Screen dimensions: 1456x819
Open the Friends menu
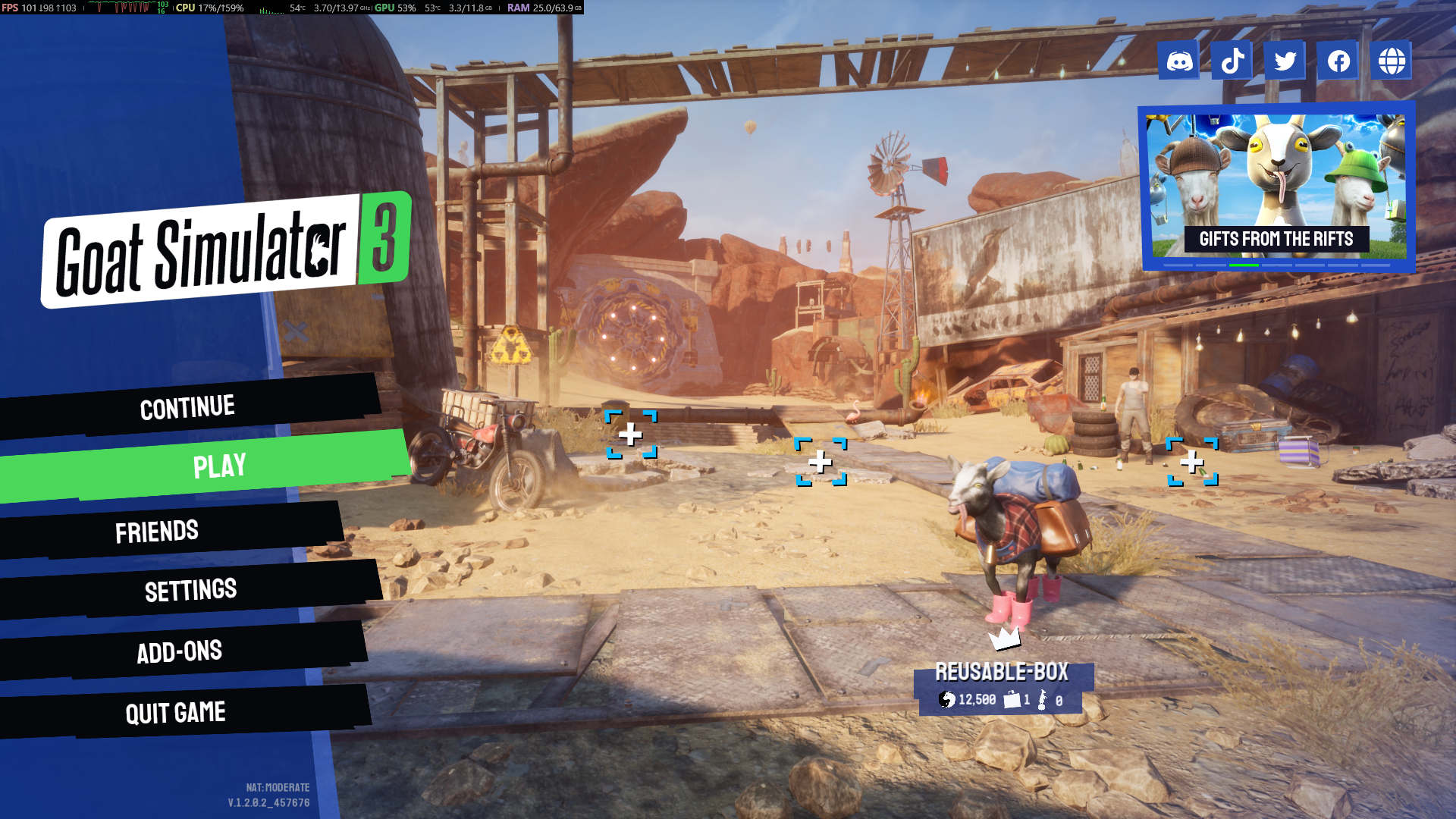pyautogui.click(x=157, y=532)
